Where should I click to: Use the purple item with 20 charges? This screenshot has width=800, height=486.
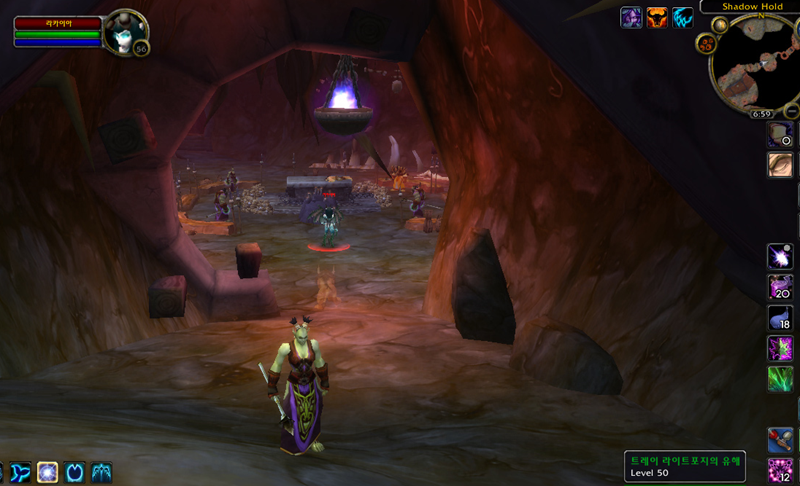[x=780, y=288]
